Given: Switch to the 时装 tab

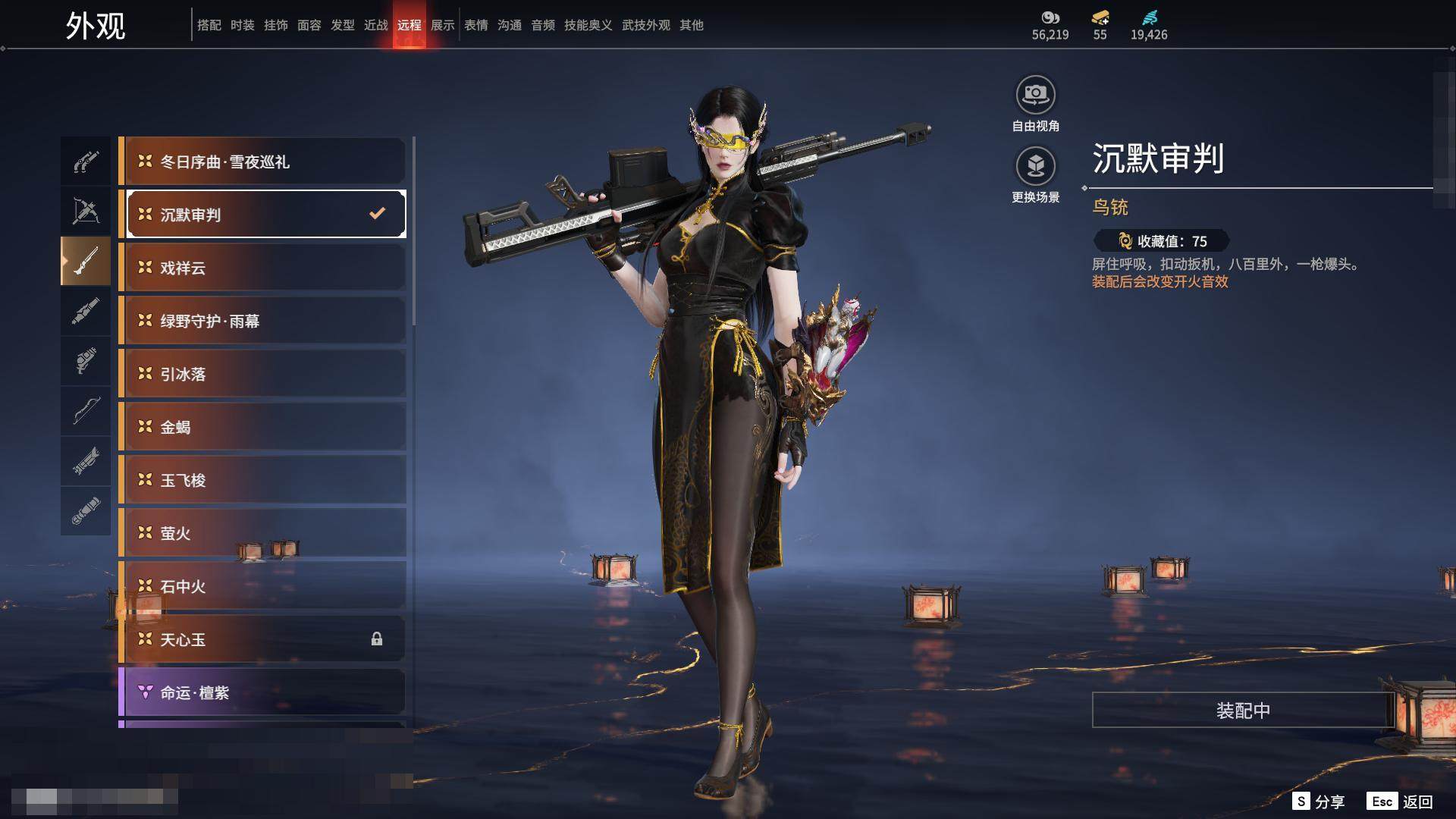Looking at the screenshot, I should (x=243, y=26).
